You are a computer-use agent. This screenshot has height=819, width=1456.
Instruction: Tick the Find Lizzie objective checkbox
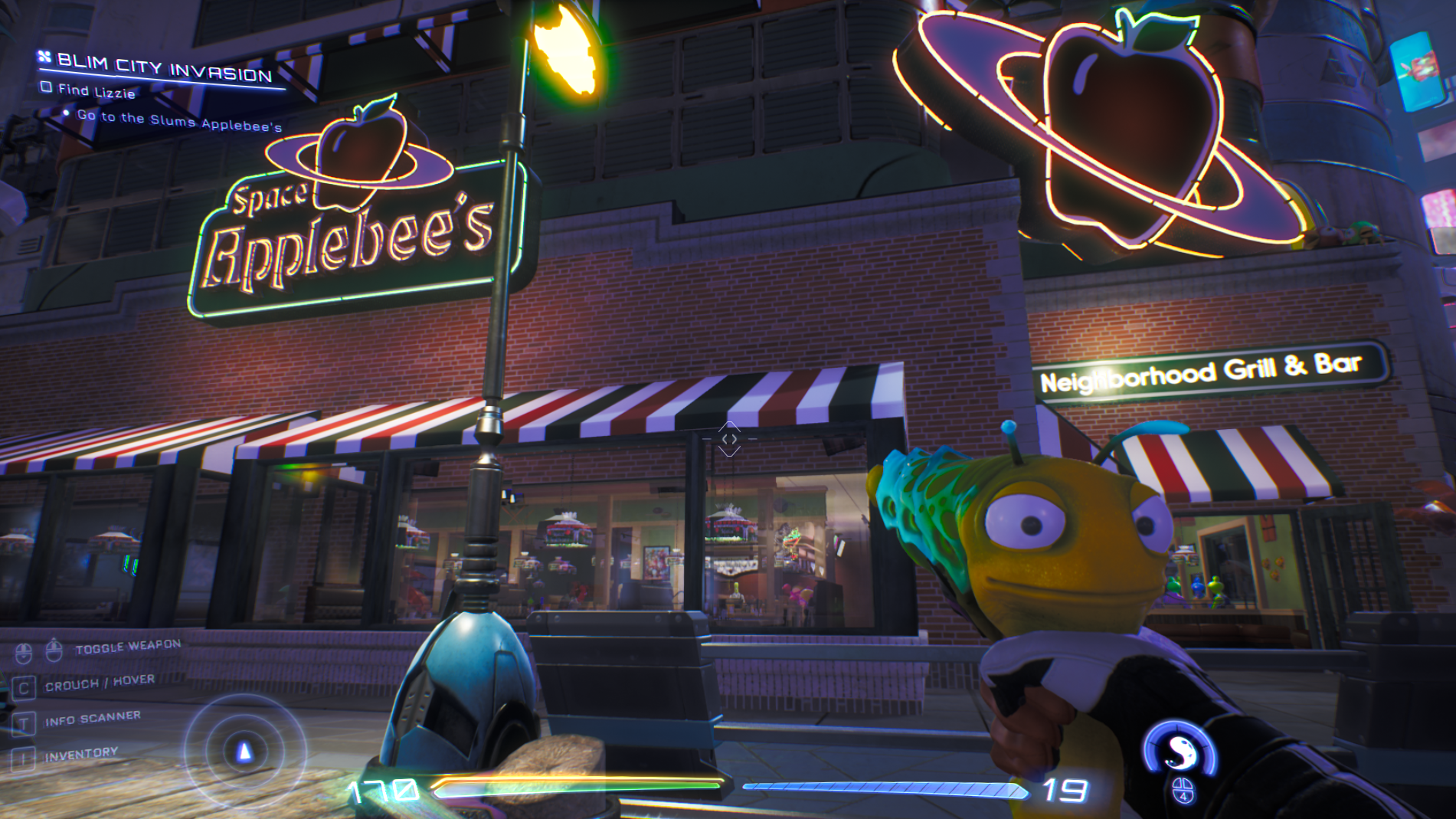47,87
